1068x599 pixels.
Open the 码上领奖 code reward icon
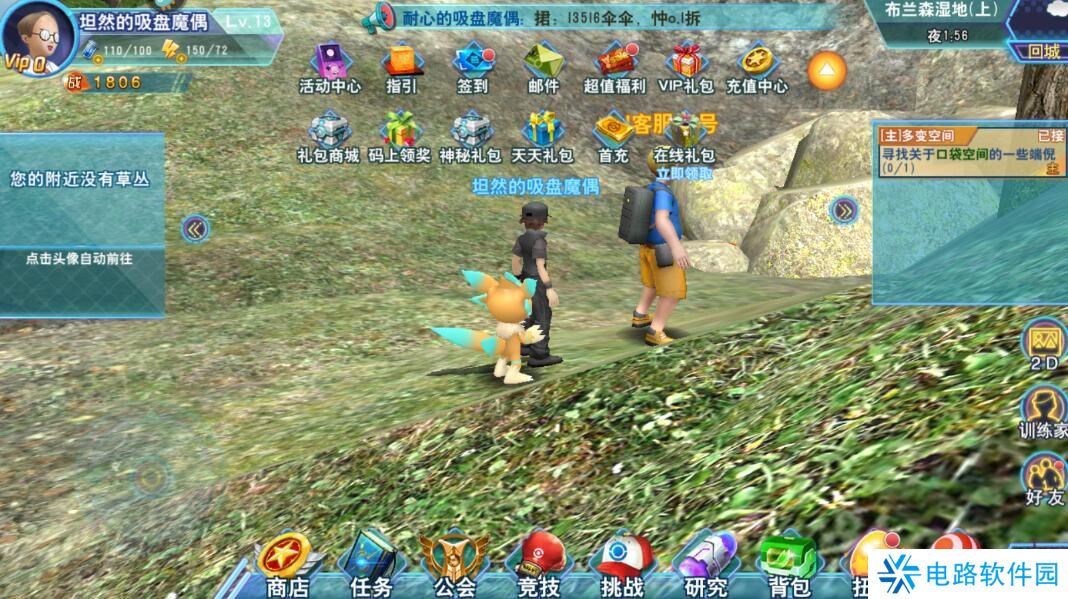pos(400,136)
